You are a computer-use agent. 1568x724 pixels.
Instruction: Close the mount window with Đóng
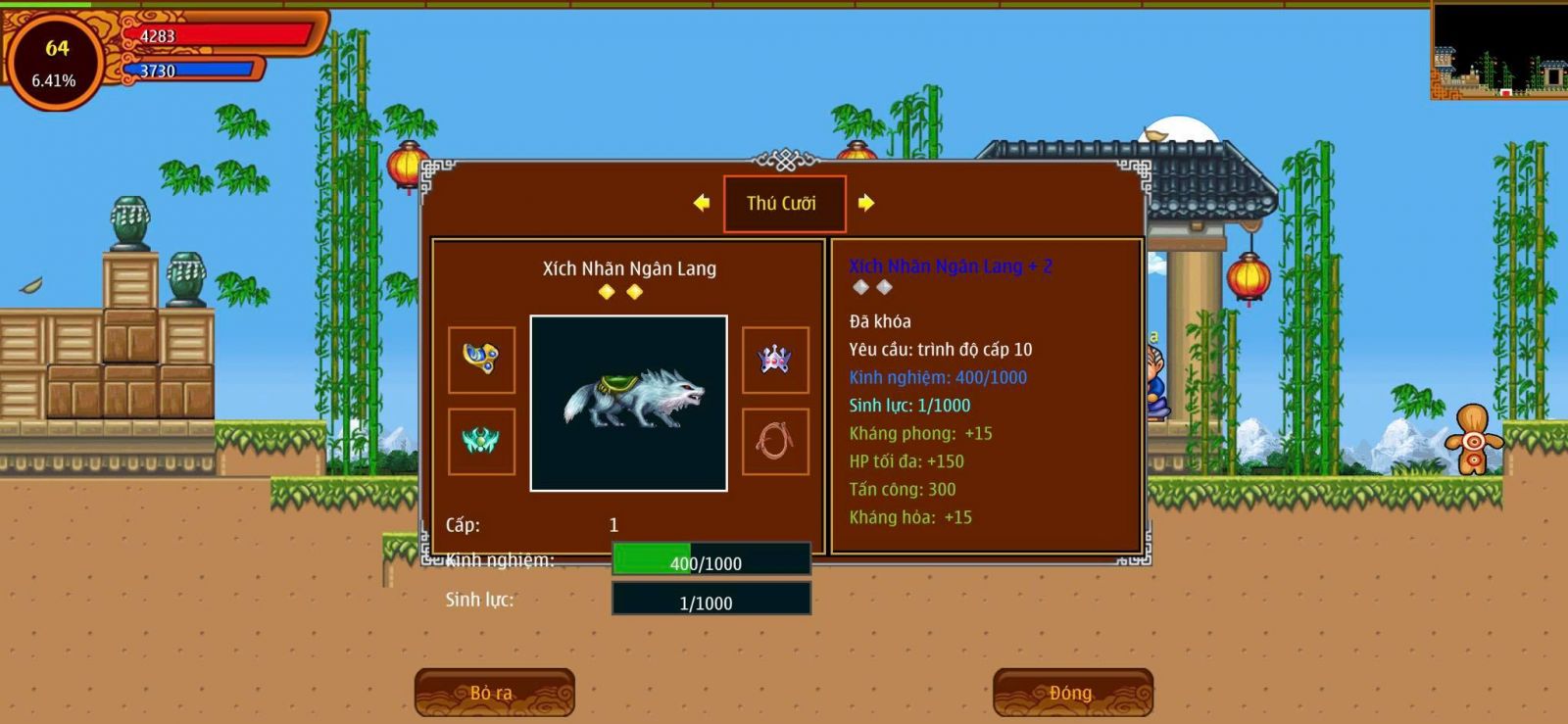[x=1072, y=693]
